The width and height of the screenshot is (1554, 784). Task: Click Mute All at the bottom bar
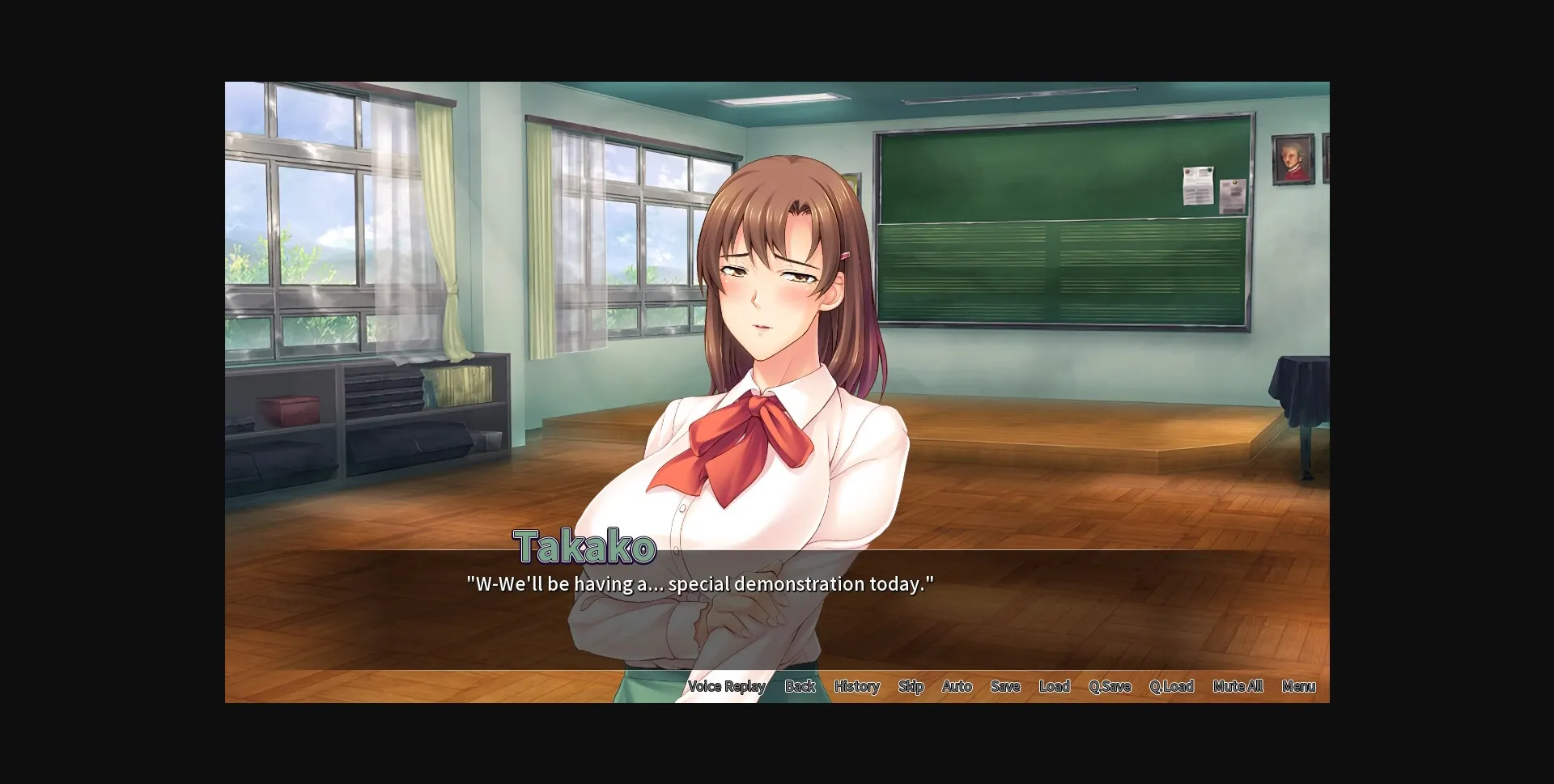pyautogui.click(x=1238, y=686)
